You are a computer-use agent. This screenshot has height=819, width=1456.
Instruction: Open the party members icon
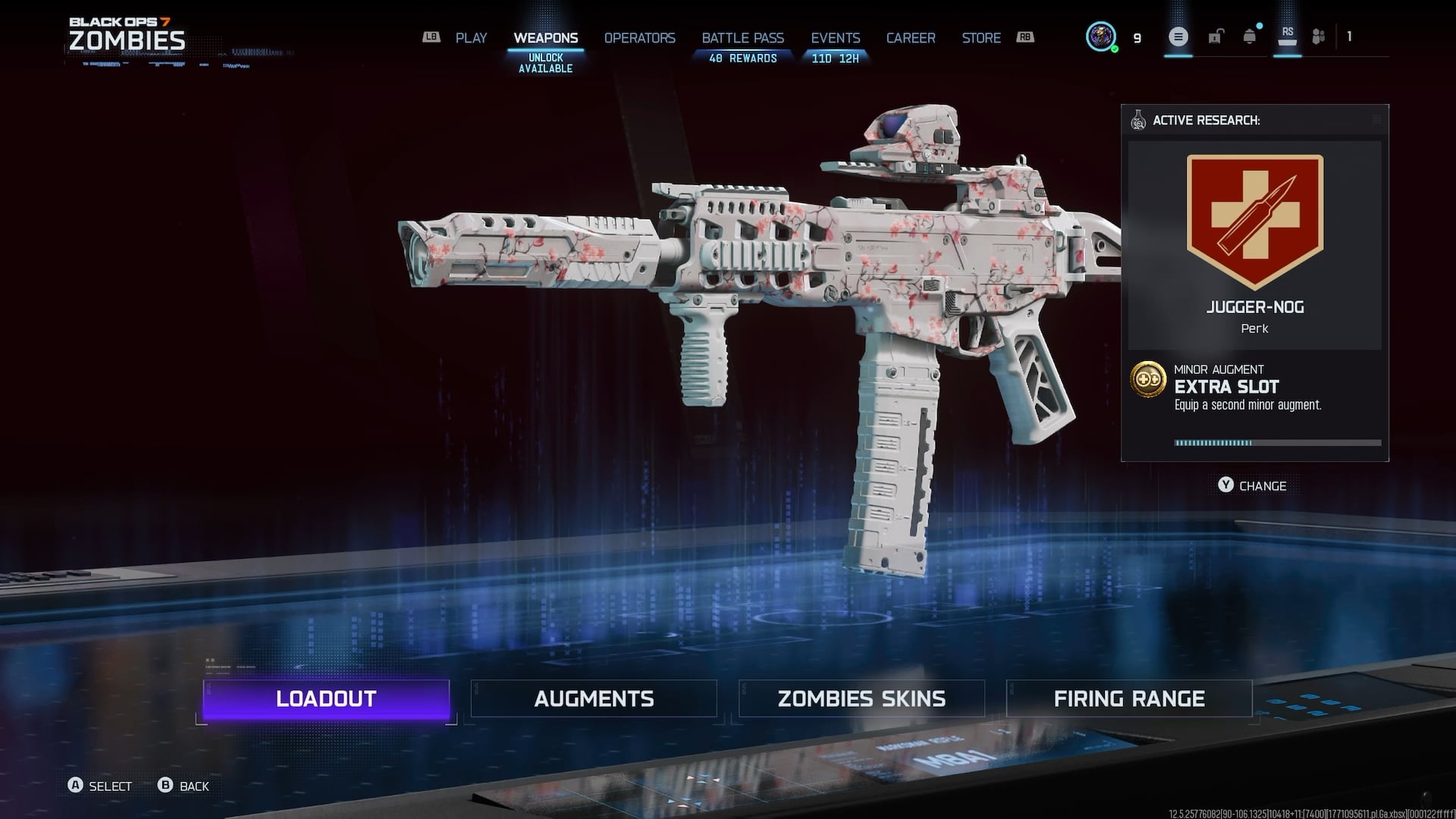(1319, 36)
